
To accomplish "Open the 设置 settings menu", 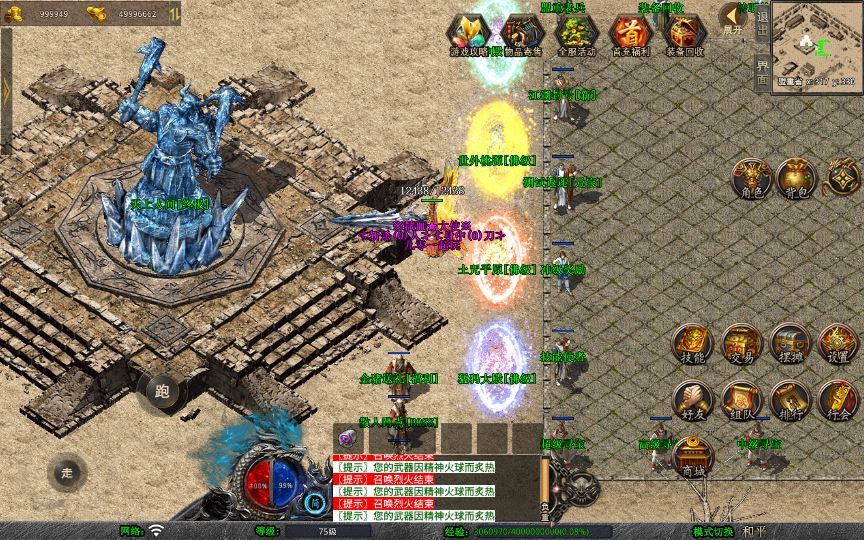I will pos(838,343).
